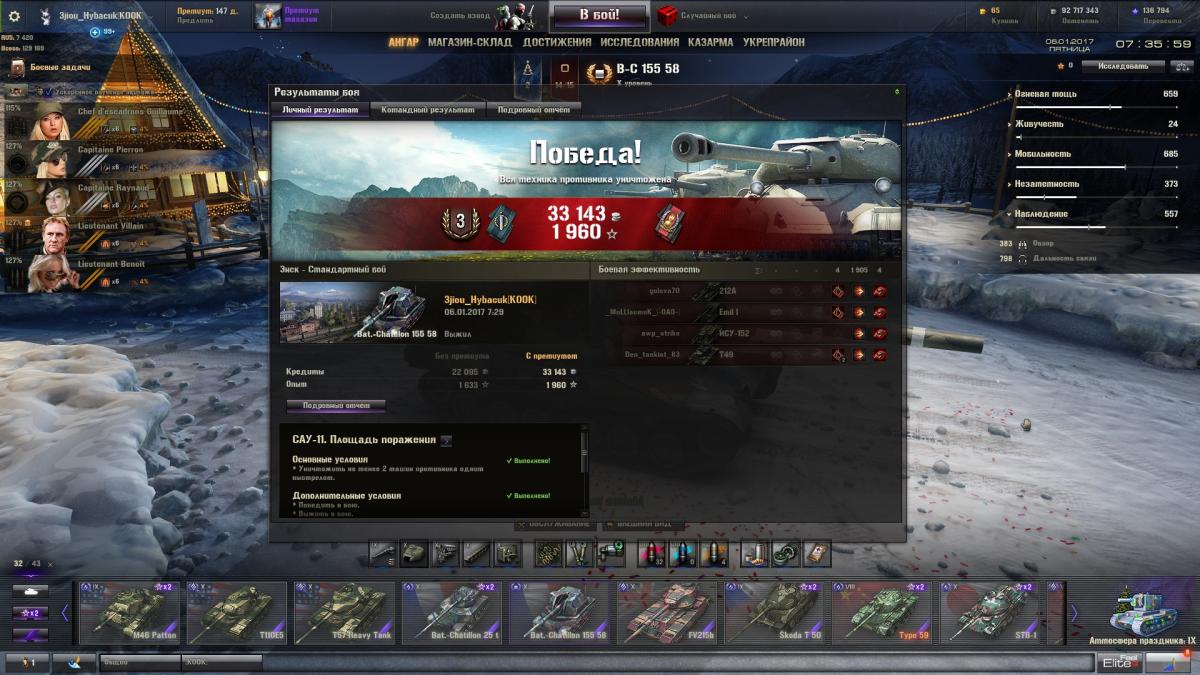1200x675 pixels.
Task: Open the Укрепрайон menu
Action: pos(774,43)
